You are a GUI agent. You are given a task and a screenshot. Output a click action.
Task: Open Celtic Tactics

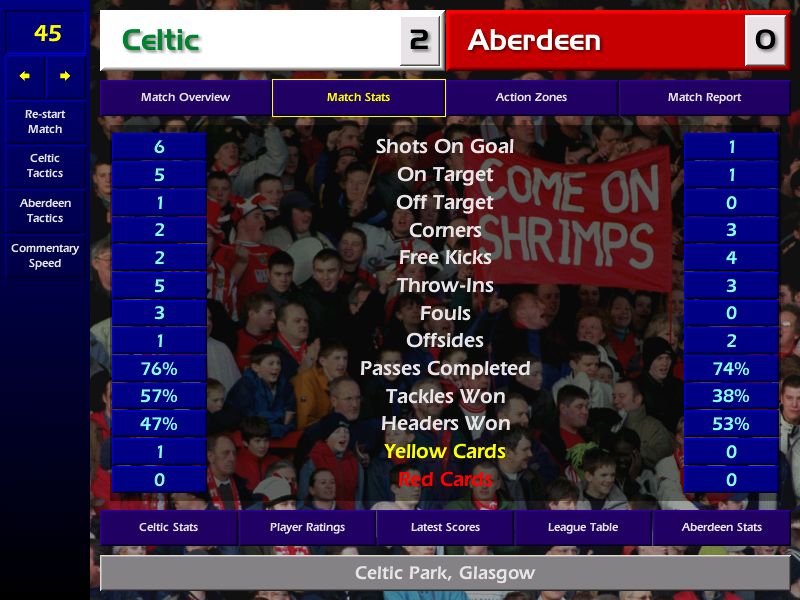[45, 166]
